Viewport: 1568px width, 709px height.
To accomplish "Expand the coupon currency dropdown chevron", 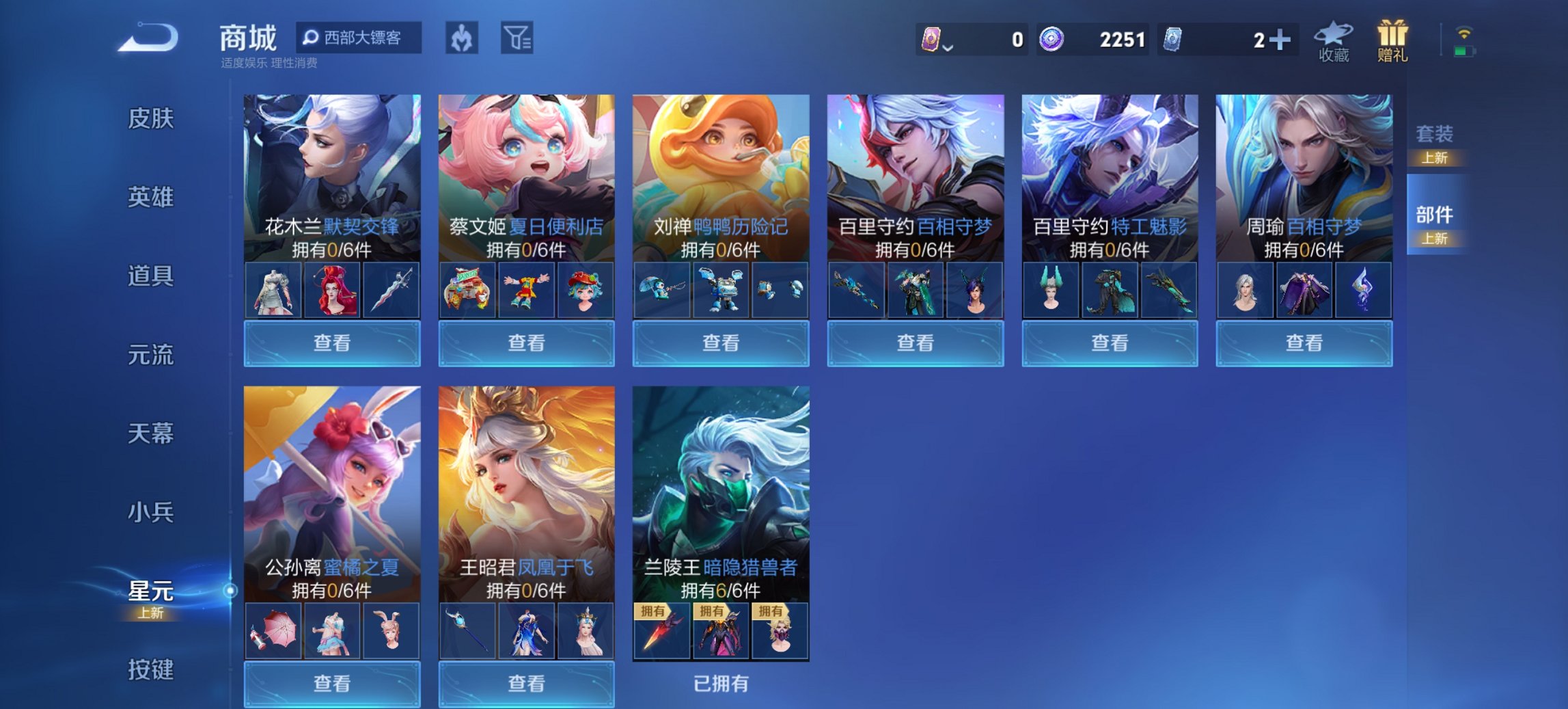I will (x=948, y=46).
